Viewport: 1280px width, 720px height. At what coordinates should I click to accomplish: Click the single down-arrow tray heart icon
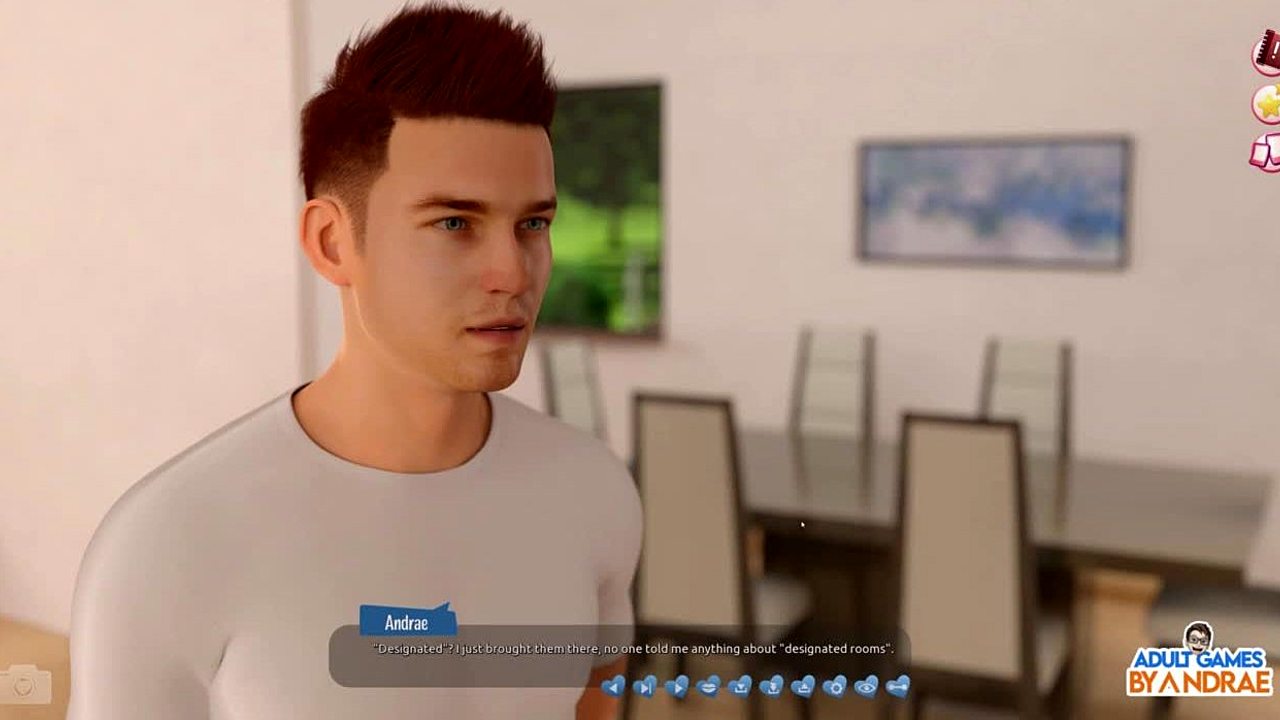pos(739,685)
